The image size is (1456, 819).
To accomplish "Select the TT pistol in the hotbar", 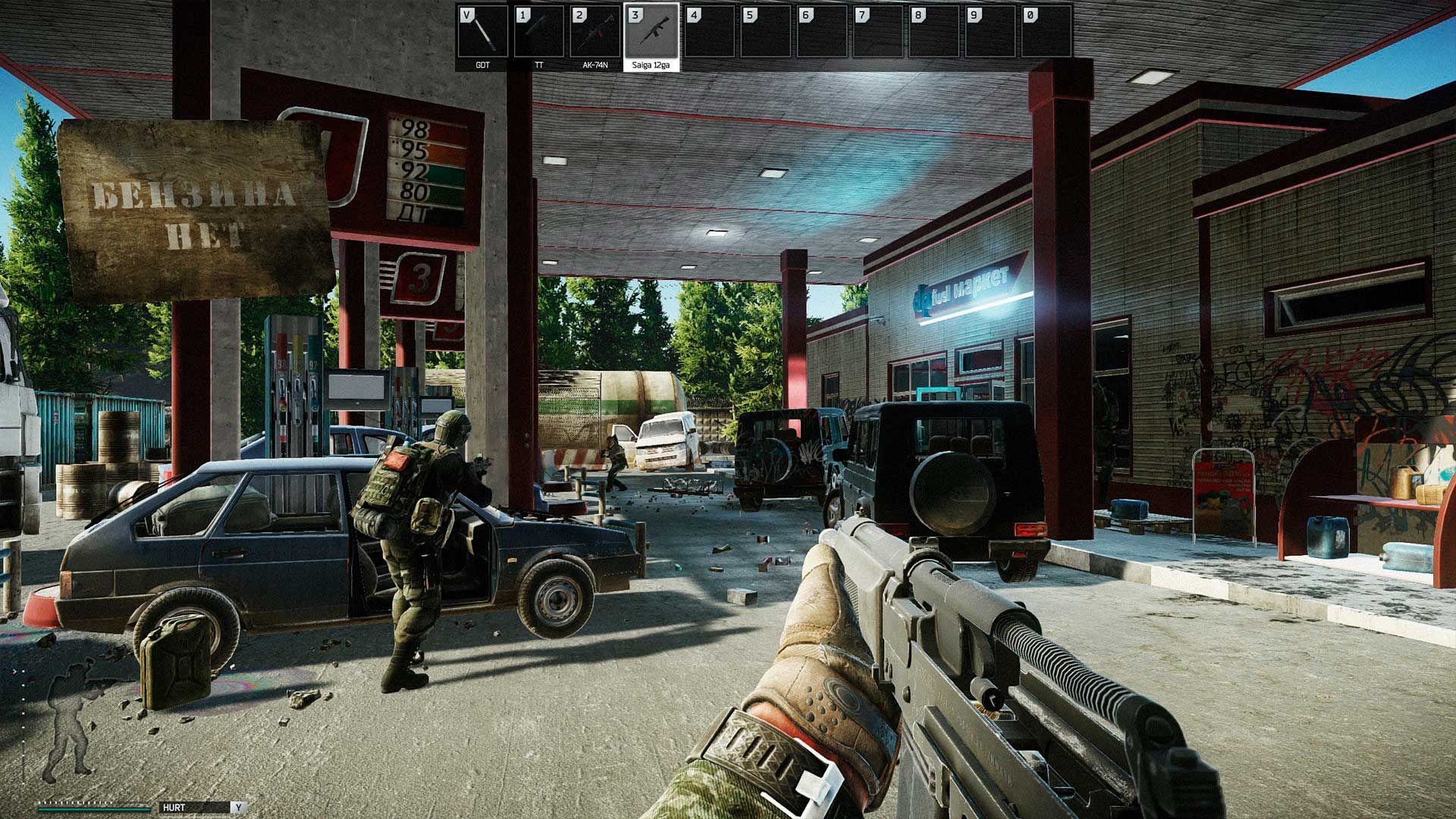I will tap(539, 33).
